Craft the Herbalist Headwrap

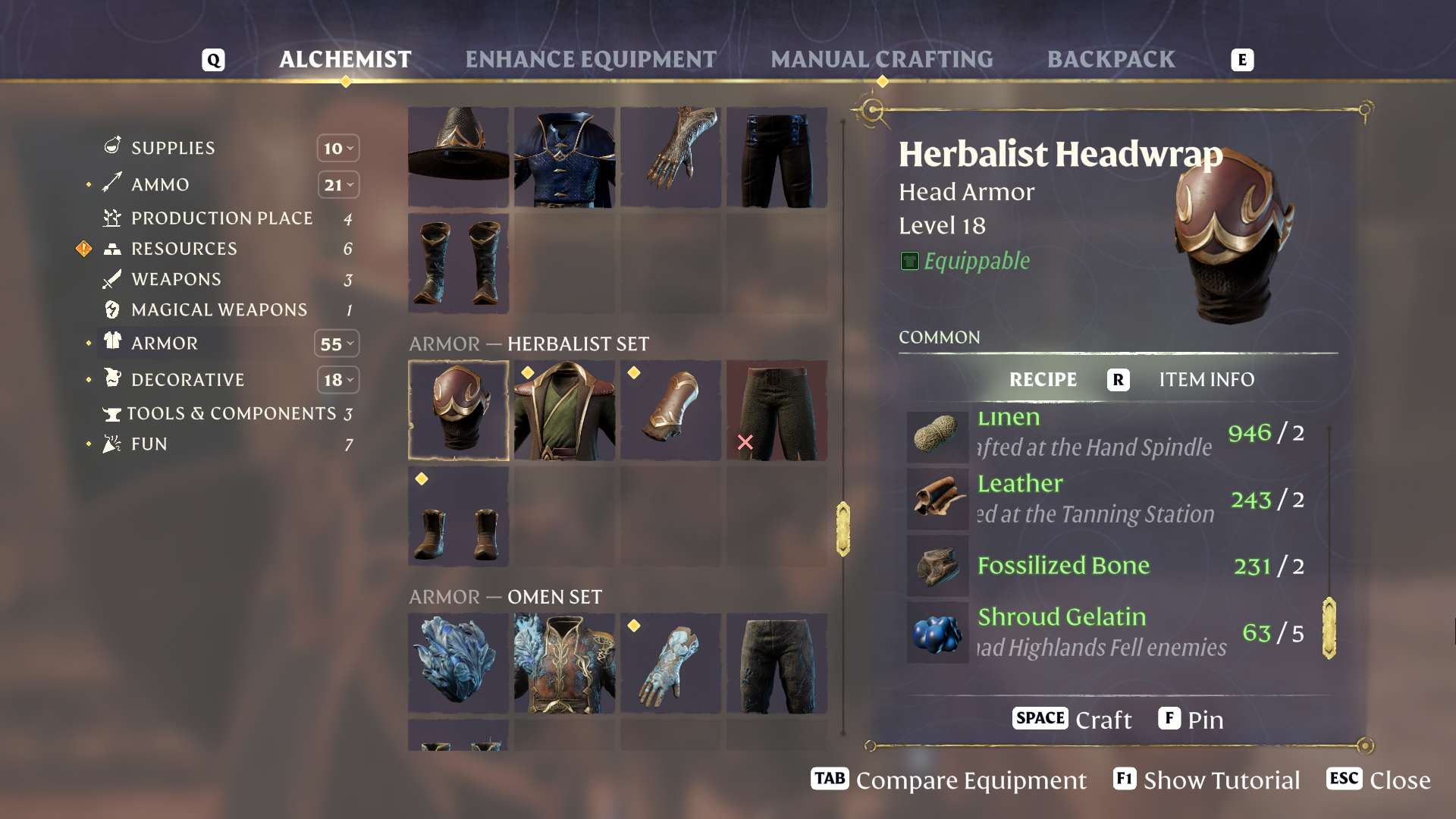(1072, 719)
